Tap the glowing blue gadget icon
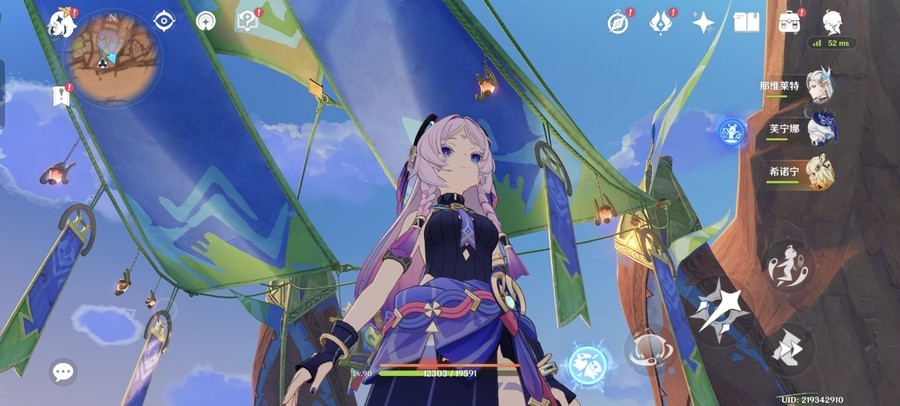The image size is (900, 406). 731,130
